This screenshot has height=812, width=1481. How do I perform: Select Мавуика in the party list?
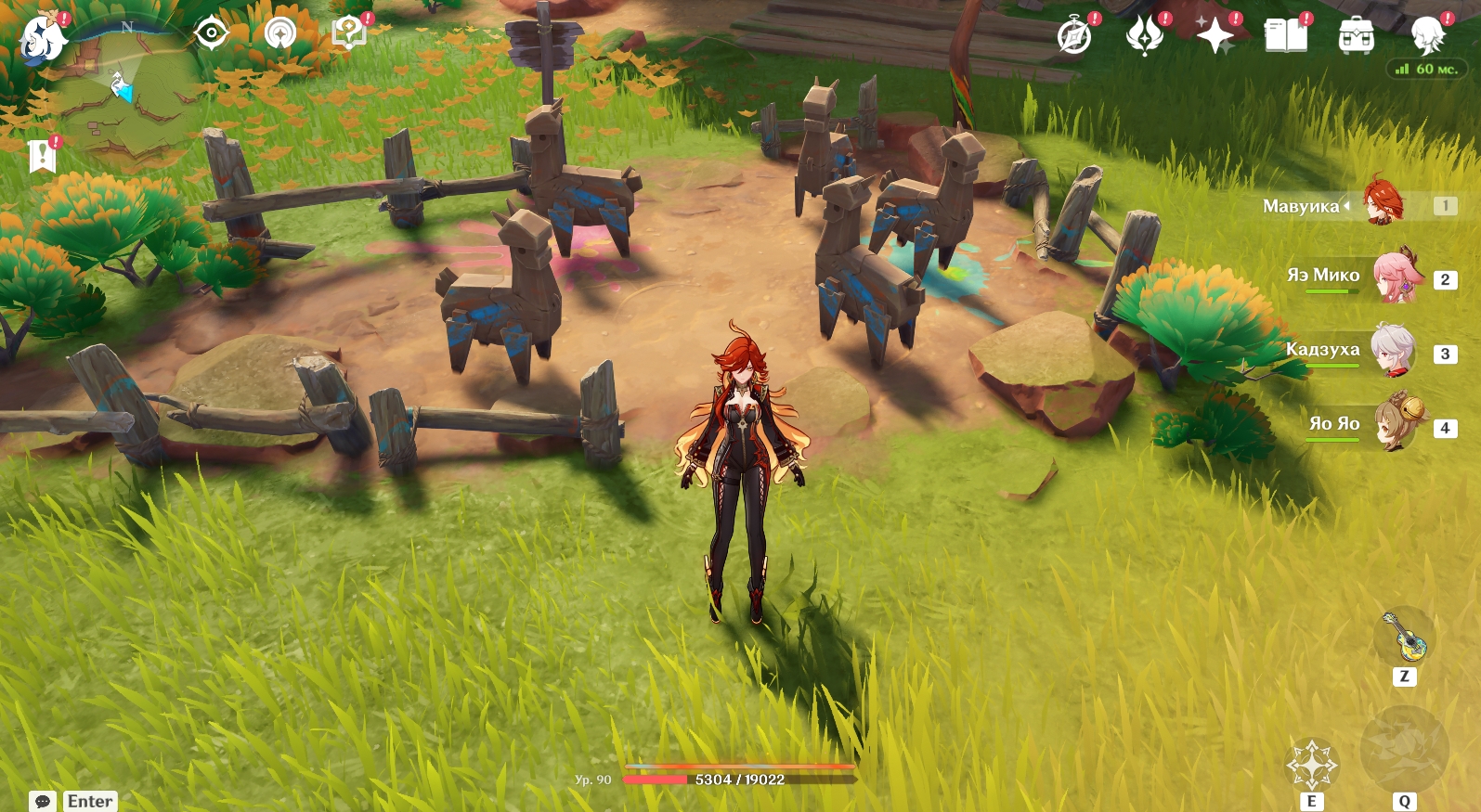1383,202
